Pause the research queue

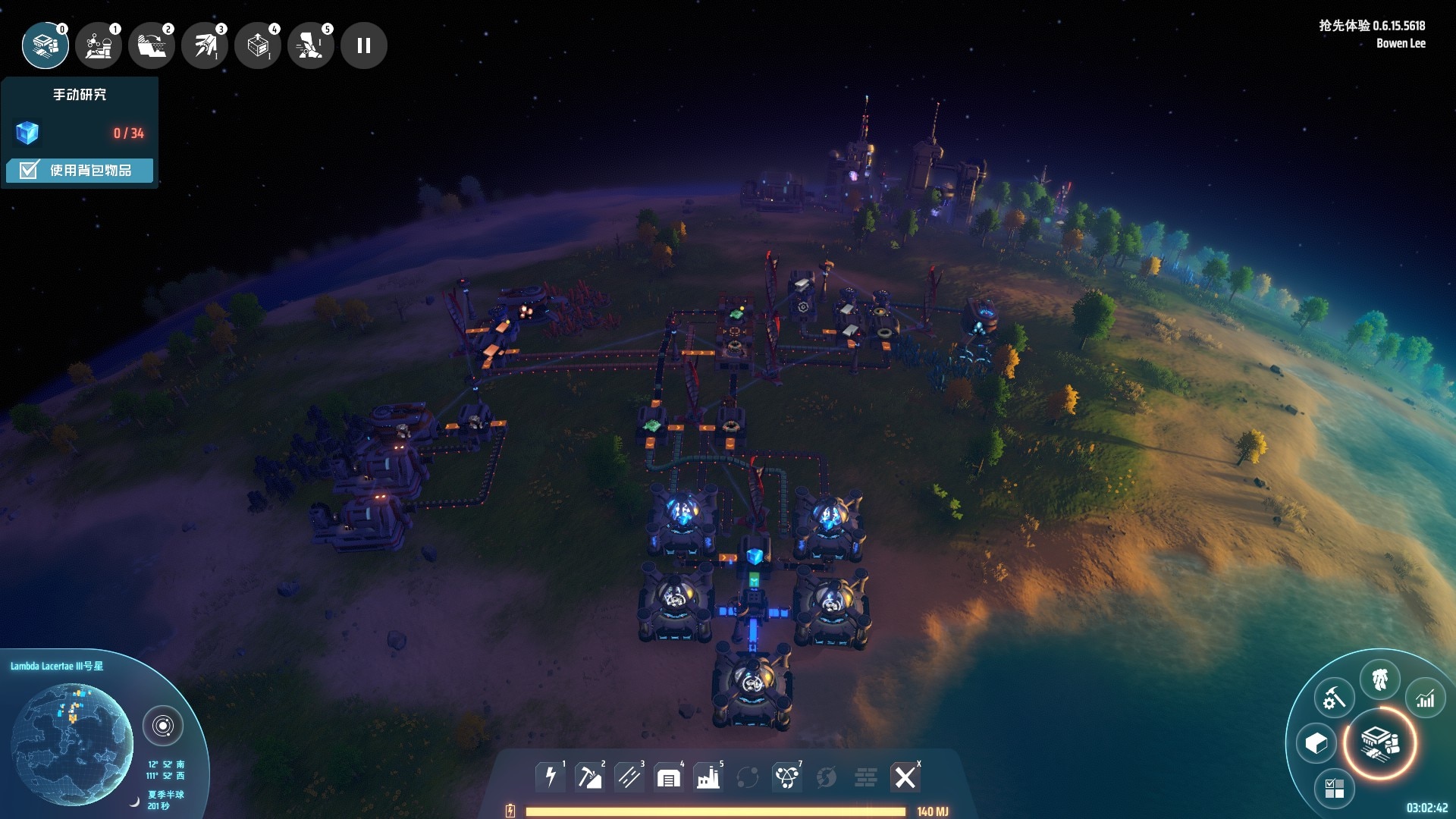point(364,45)
